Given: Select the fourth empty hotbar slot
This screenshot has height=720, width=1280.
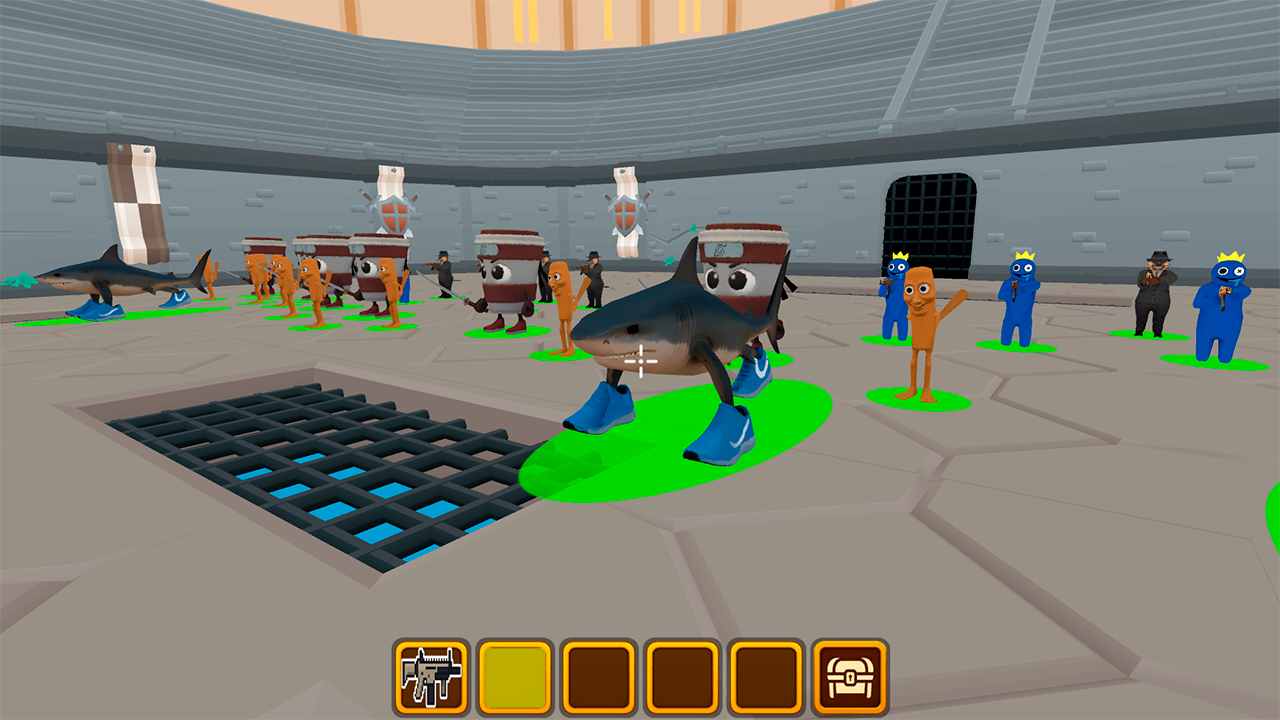Looking at the screenshot, I should pyautogui.click(x=680, y=675).
